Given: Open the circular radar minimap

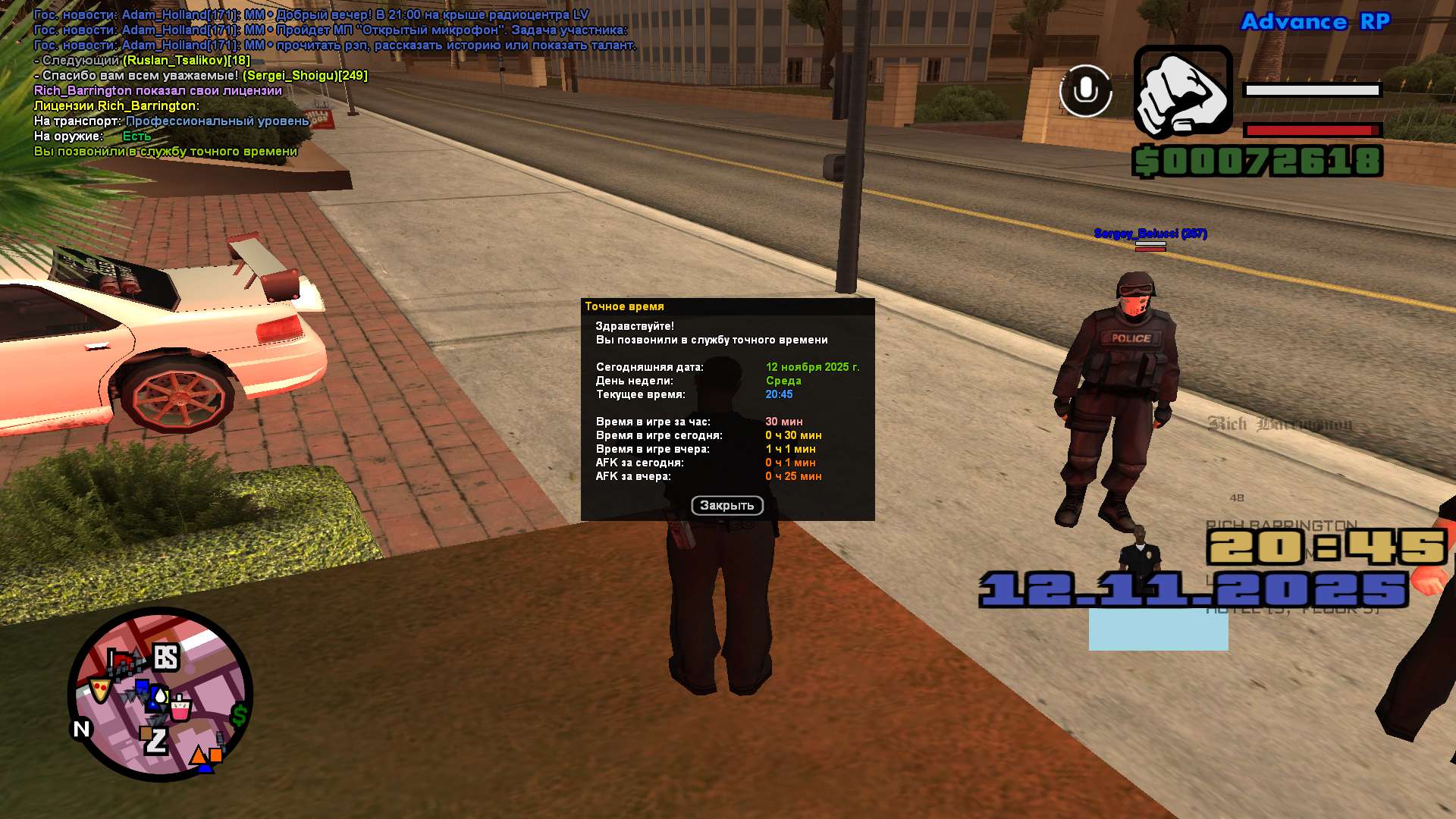Looking at the screenshot, I should 160,695.
